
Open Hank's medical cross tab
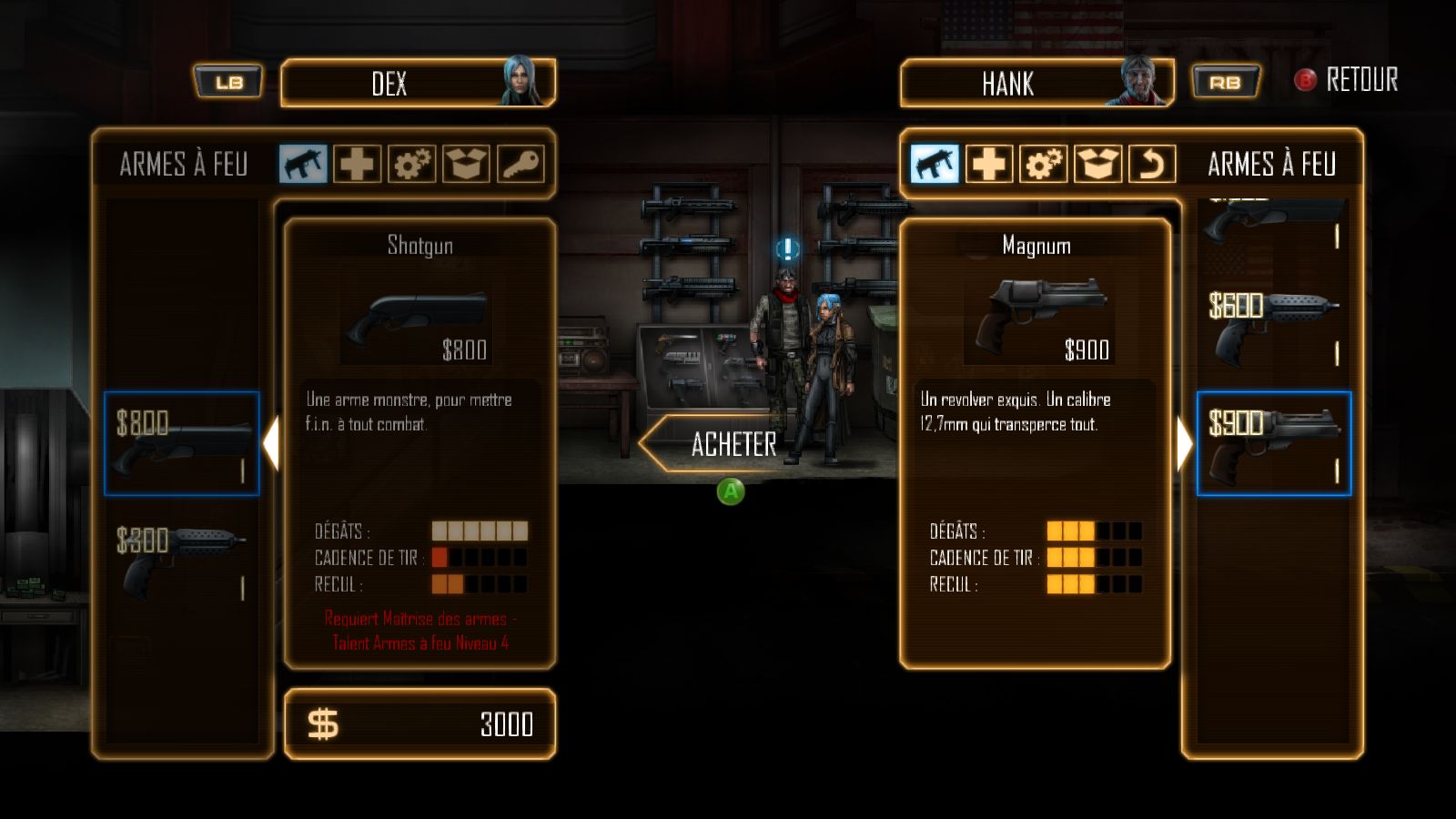tap(988, 165)
